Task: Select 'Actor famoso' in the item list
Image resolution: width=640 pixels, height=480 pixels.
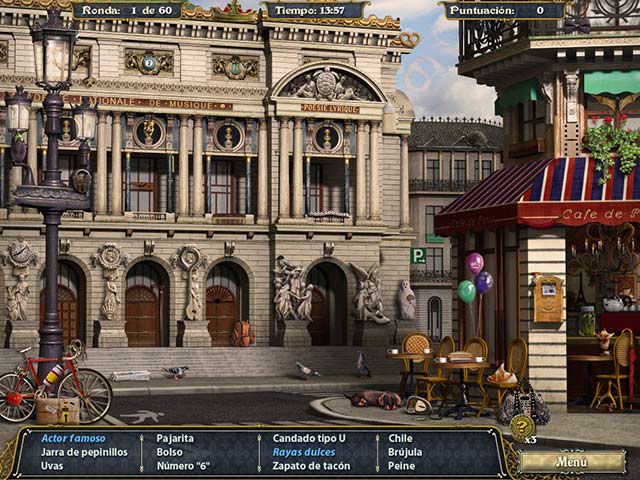Action: (x=73, y=438)
